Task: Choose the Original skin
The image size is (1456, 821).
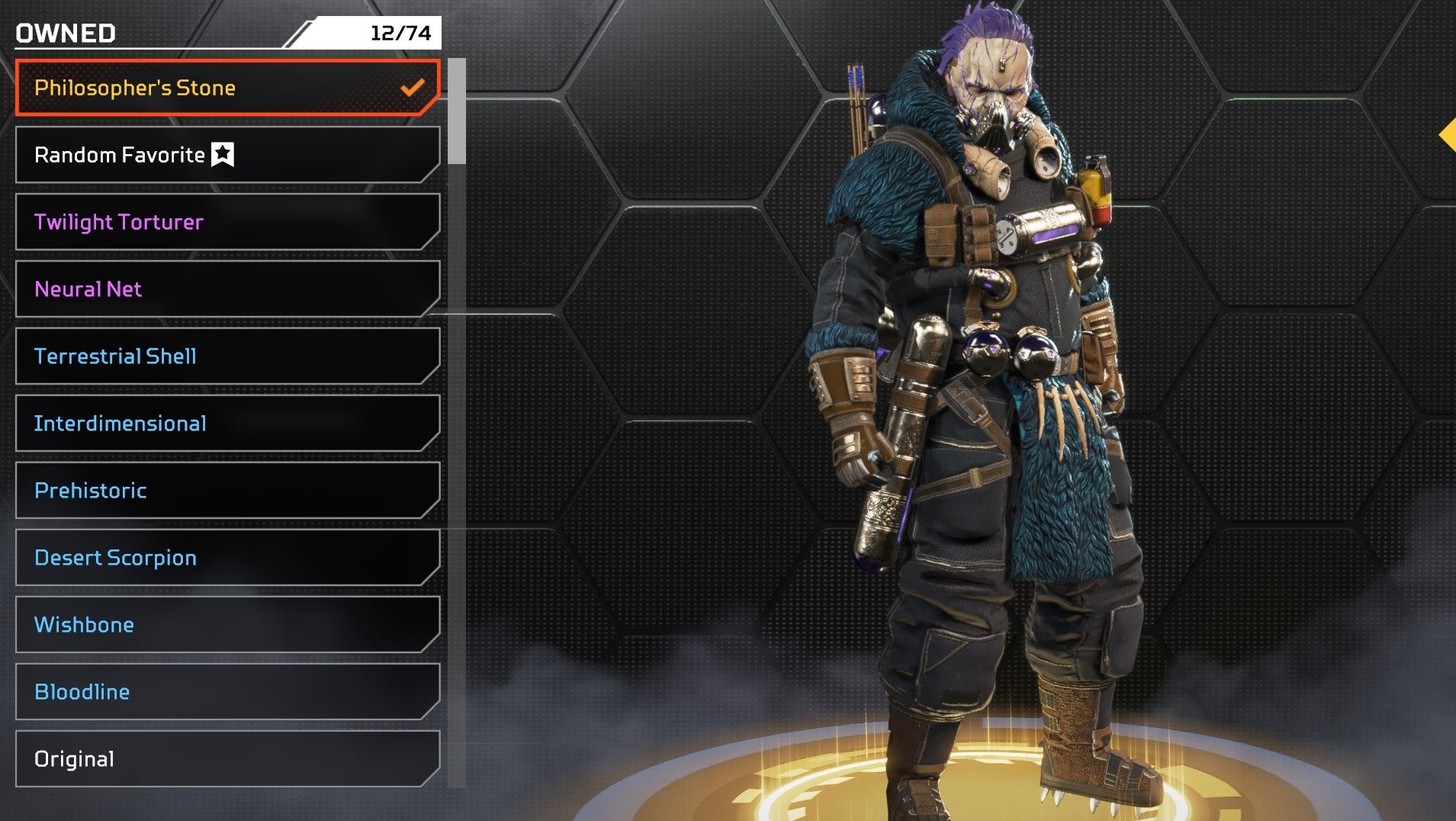Action: (227, 759)
